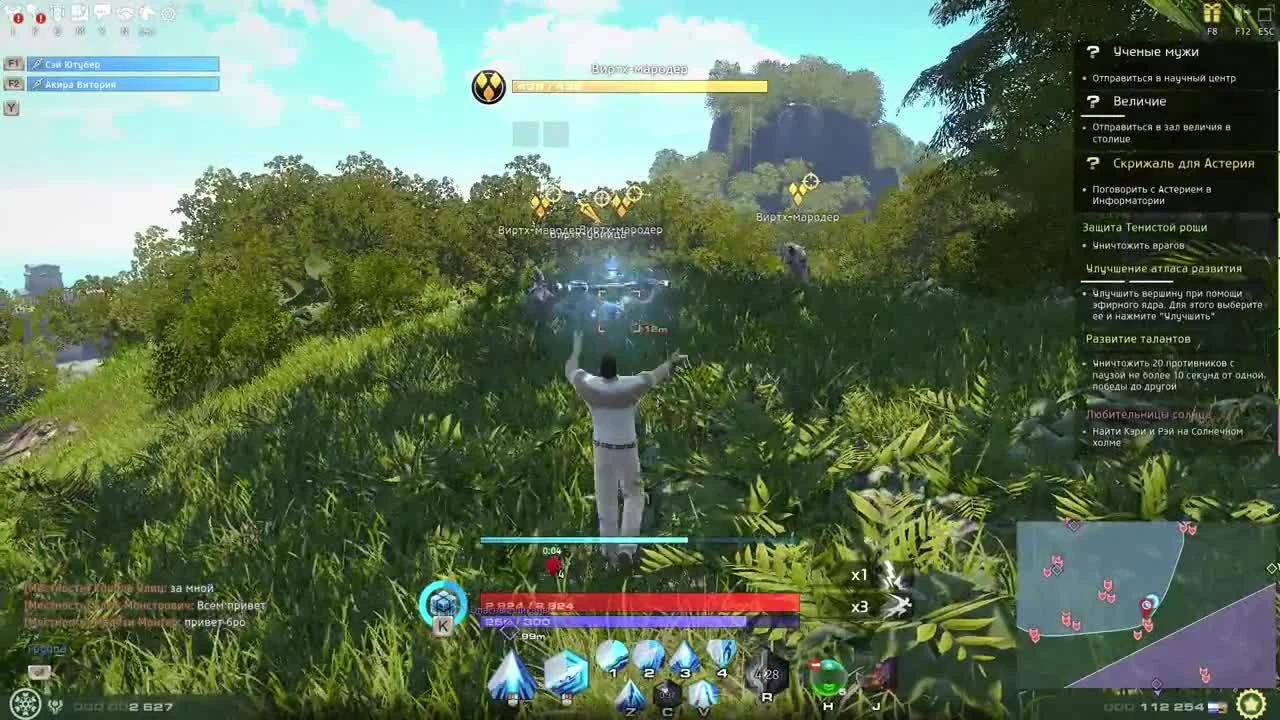Screen dimensions: 1280x720
Task: Click the quest marker icon with red alert badge
Action: (15, 12)
